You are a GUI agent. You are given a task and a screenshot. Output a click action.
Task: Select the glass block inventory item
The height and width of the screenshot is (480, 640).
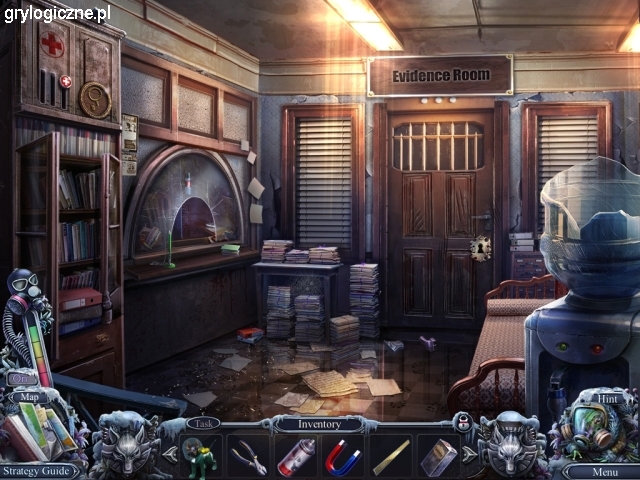pos(437,456)
